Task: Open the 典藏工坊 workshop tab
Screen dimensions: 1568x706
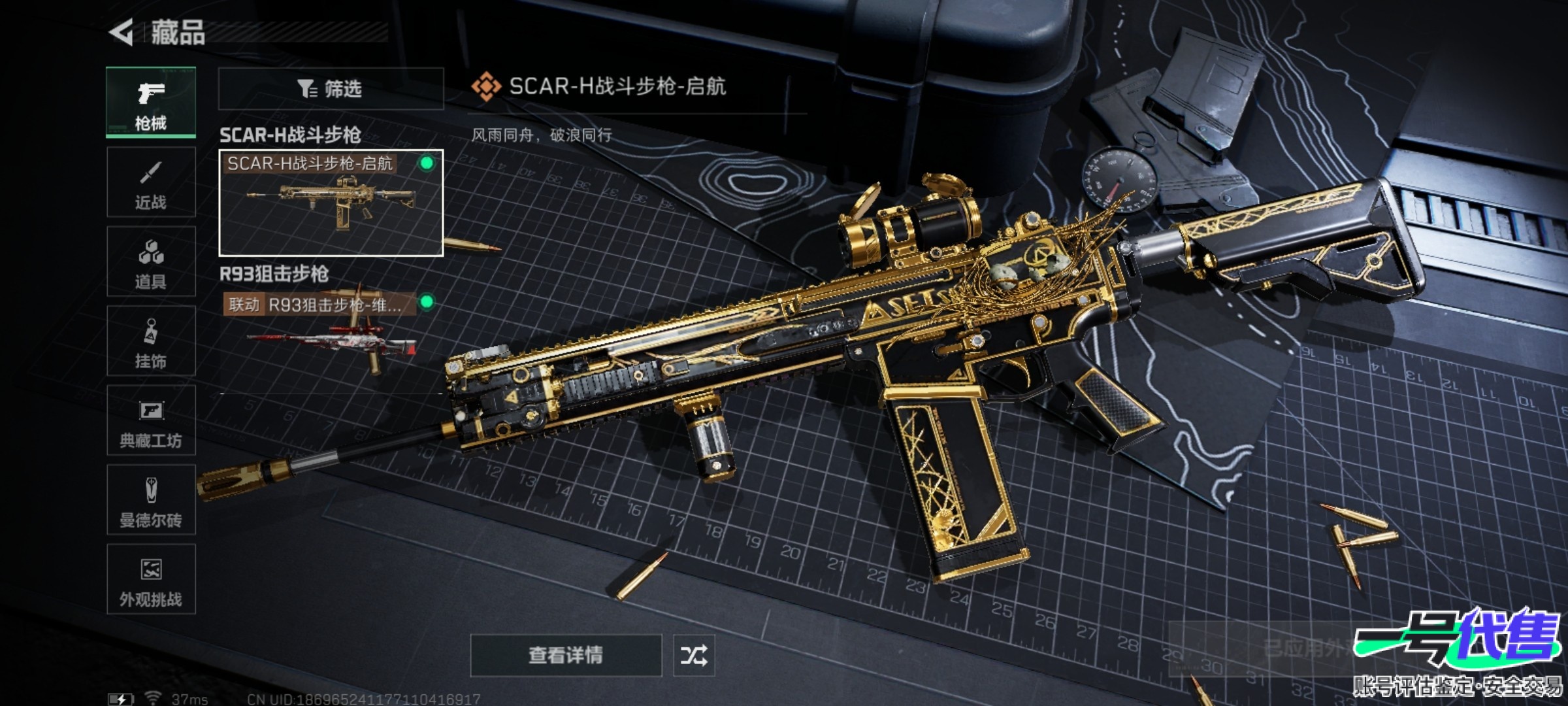Action: (151, 420)
